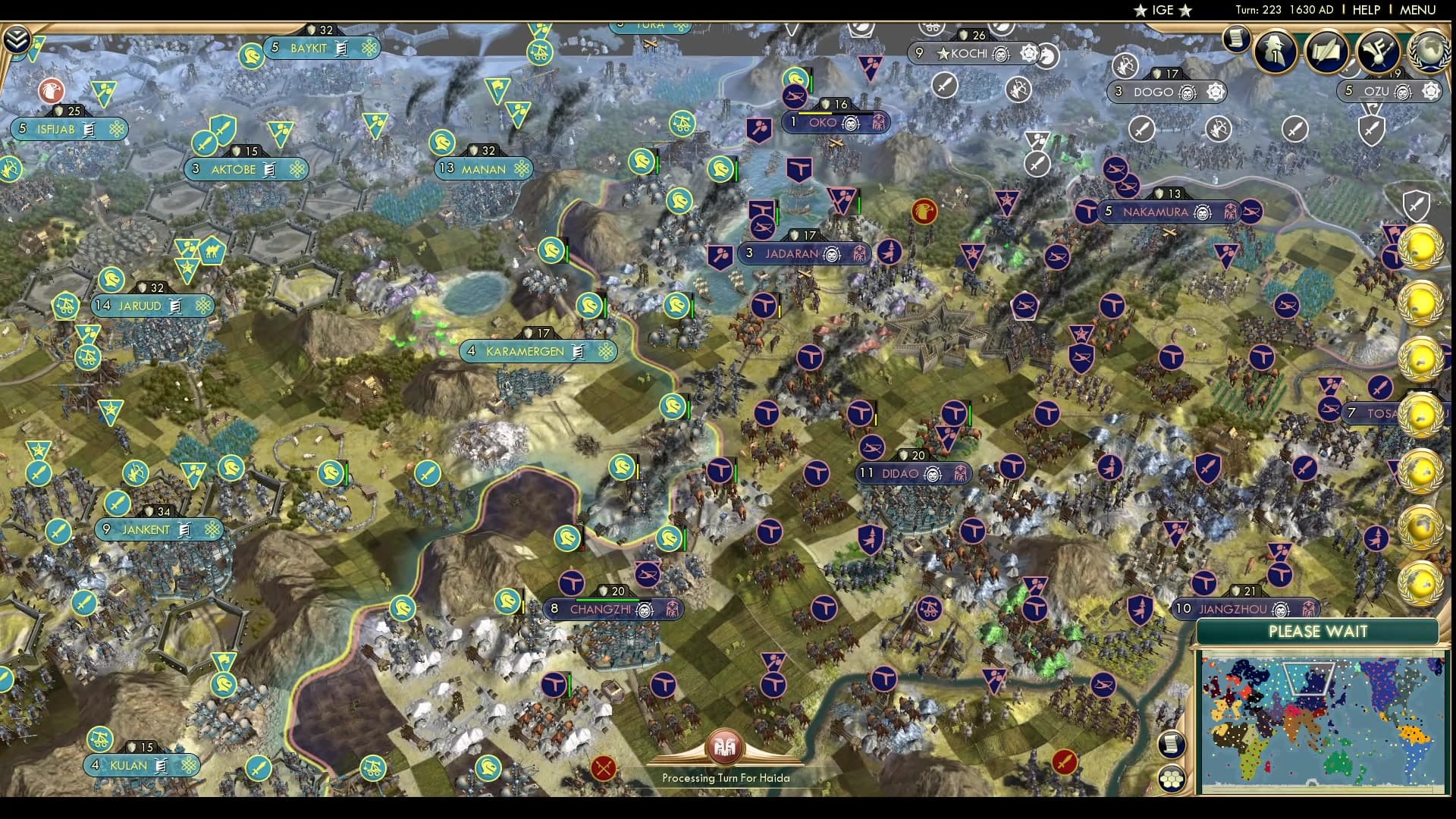The height and width of the screenshot is (819, 1456).
Task: Open the espionage spy icon
Action: [1276, 50]
